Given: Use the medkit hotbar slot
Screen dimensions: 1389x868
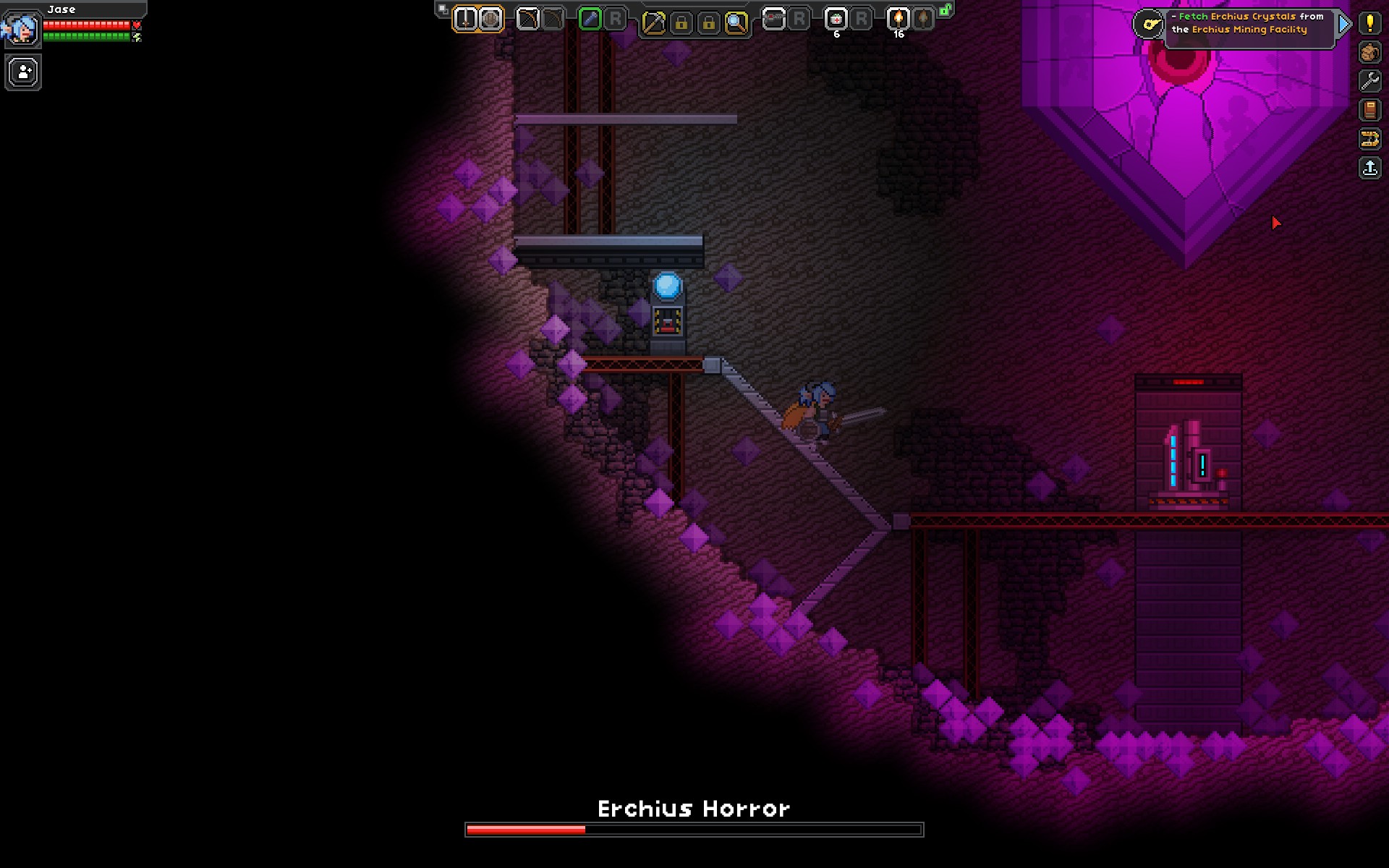Looking at the screenshot, I should click(x=836, y=20).
